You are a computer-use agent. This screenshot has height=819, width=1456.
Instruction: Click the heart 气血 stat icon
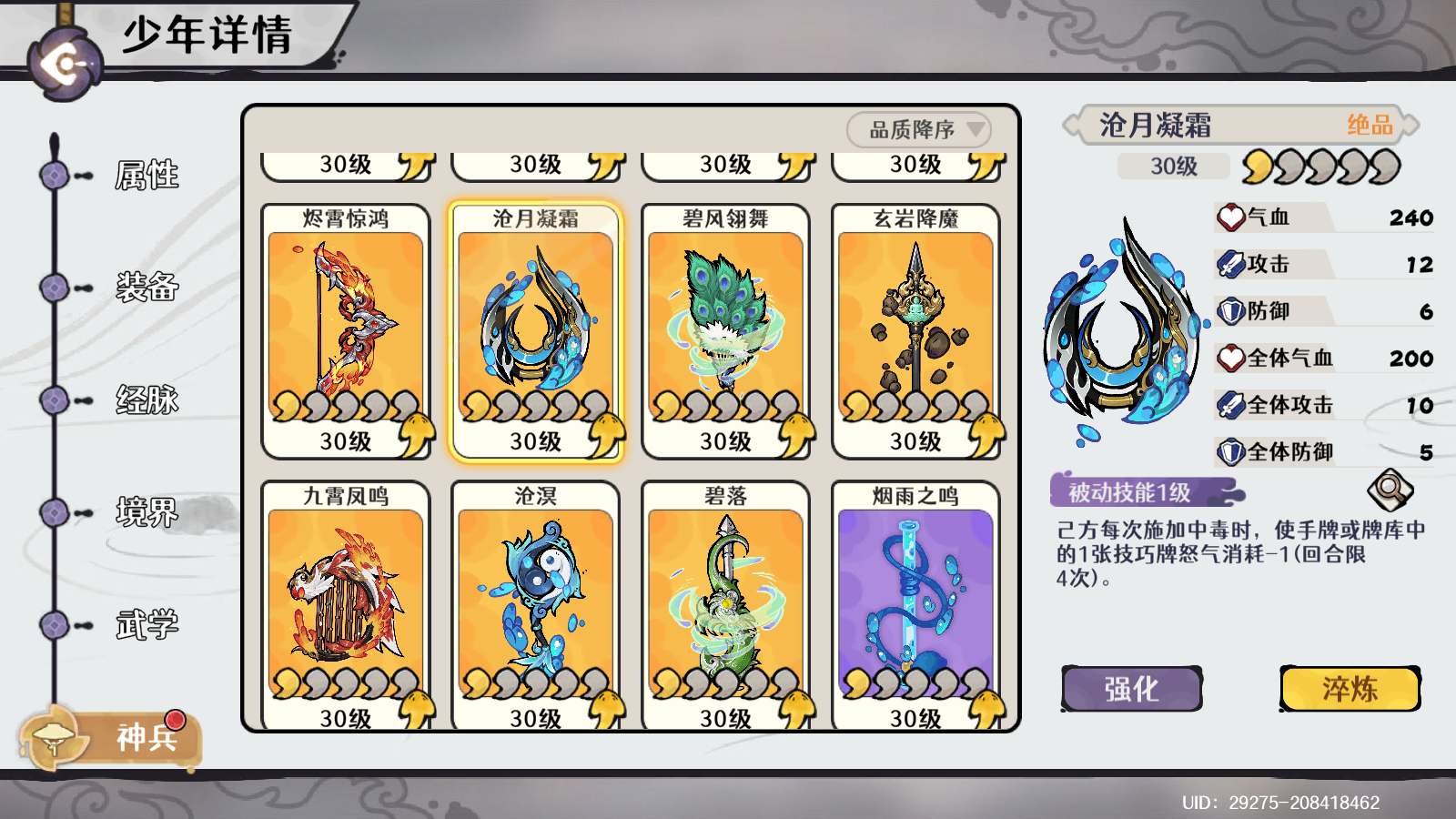[1233, 217]
